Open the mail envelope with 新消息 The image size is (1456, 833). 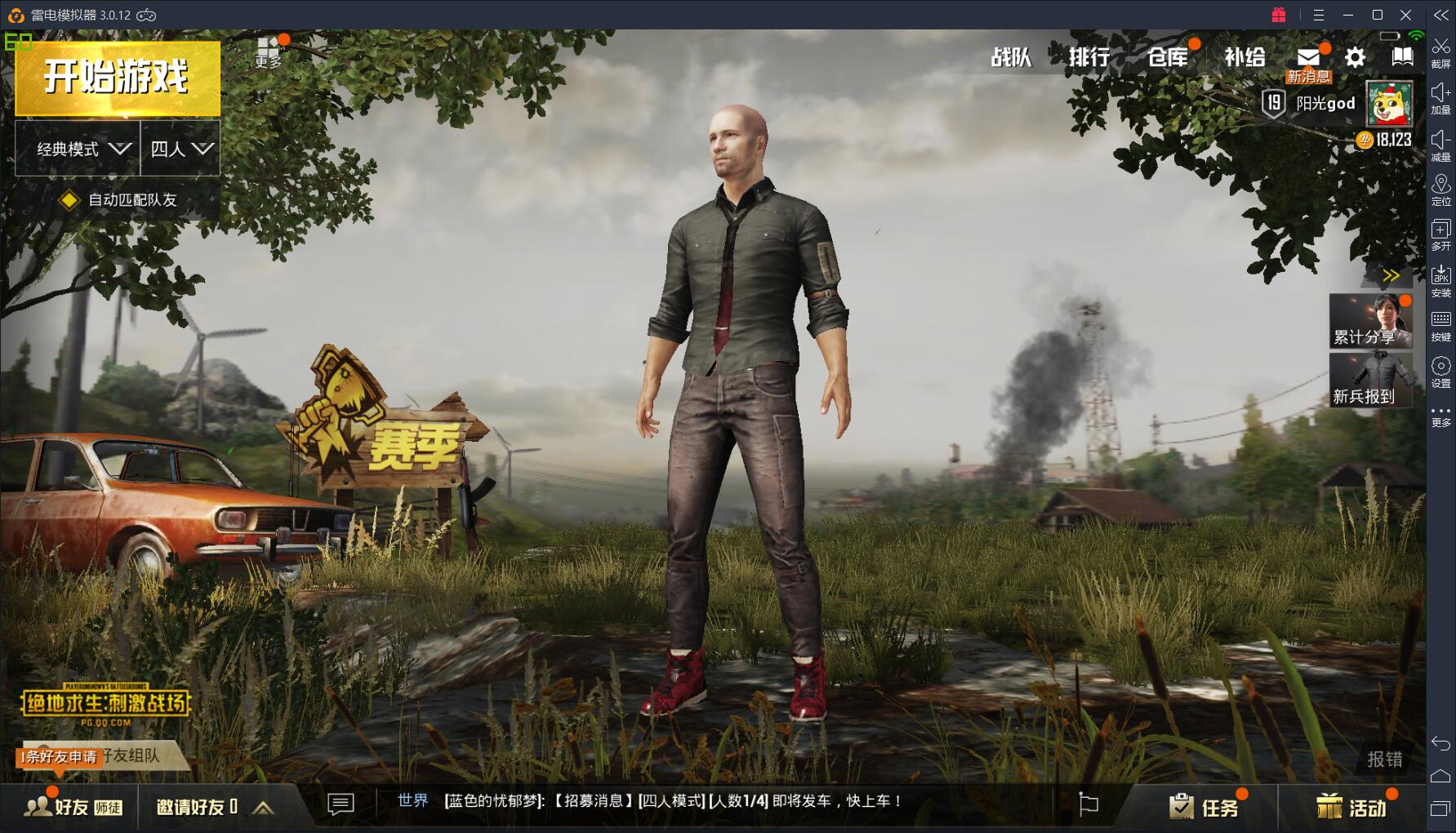[x=1308, y=58]
